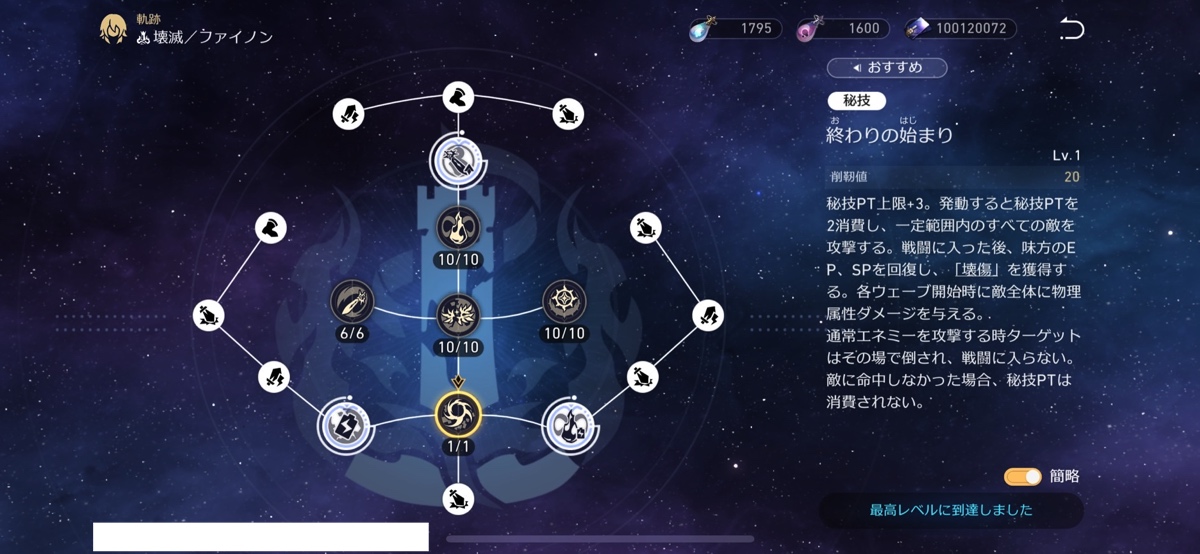
Task: Open the bonus ability node with lightning card
Action: pyautogui.click(x=345, y=425)
